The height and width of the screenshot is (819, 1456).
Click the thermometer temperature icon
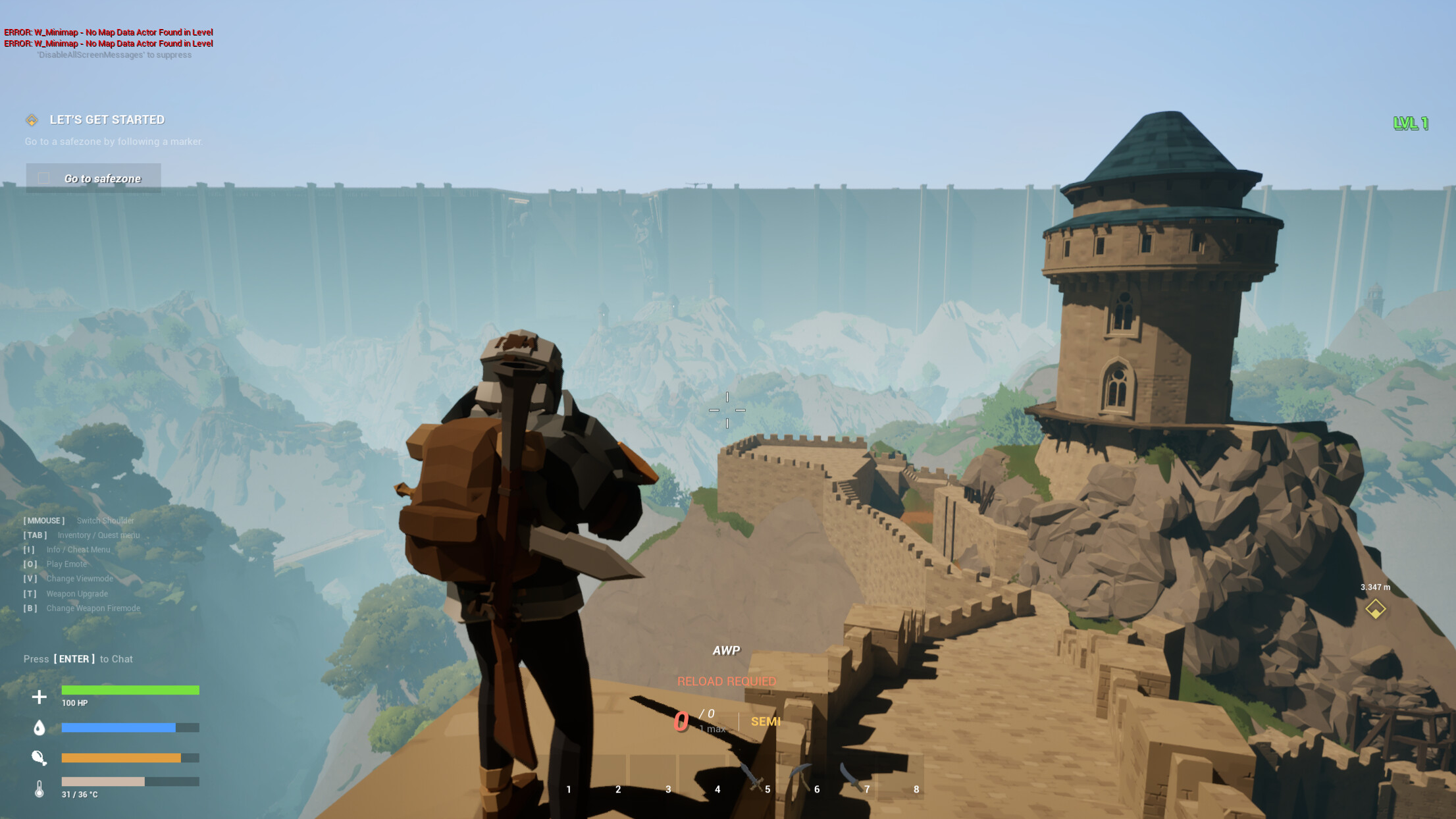tap(39, 789)
